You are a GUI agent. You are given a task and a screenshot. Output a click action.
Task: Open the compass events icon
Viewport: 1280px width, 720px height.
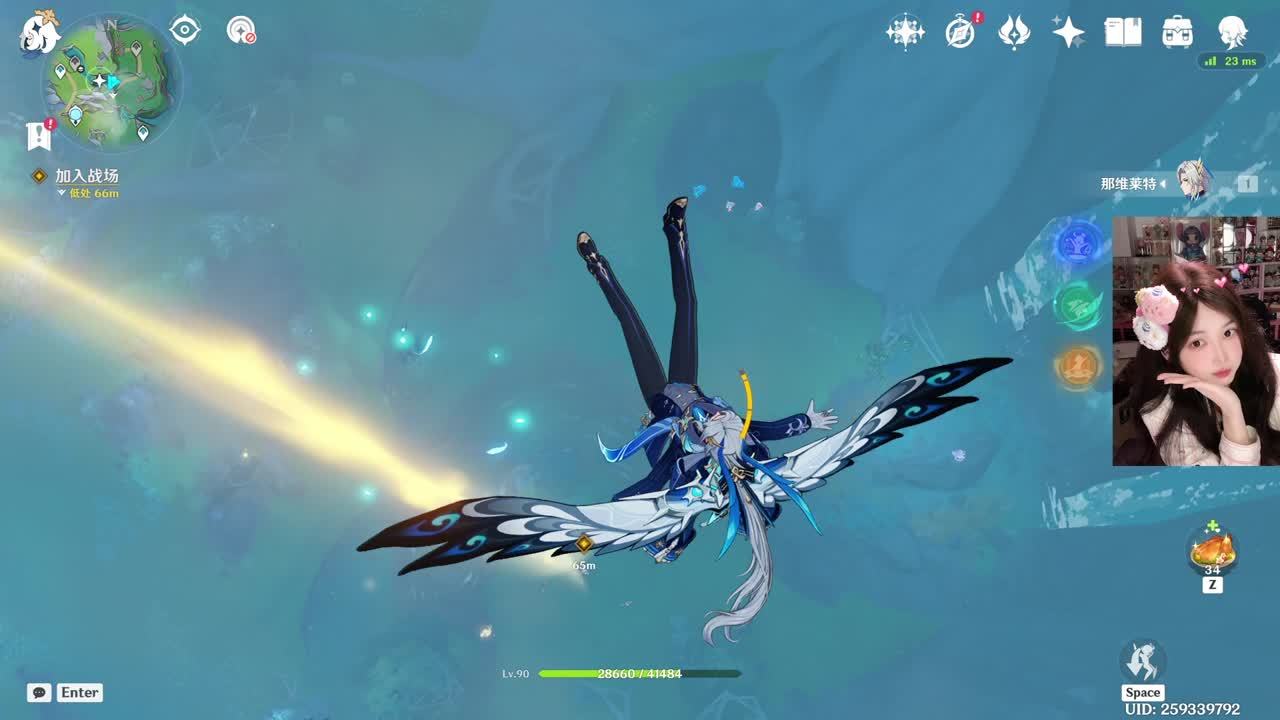pyautogui.click(x=960, y=32)
